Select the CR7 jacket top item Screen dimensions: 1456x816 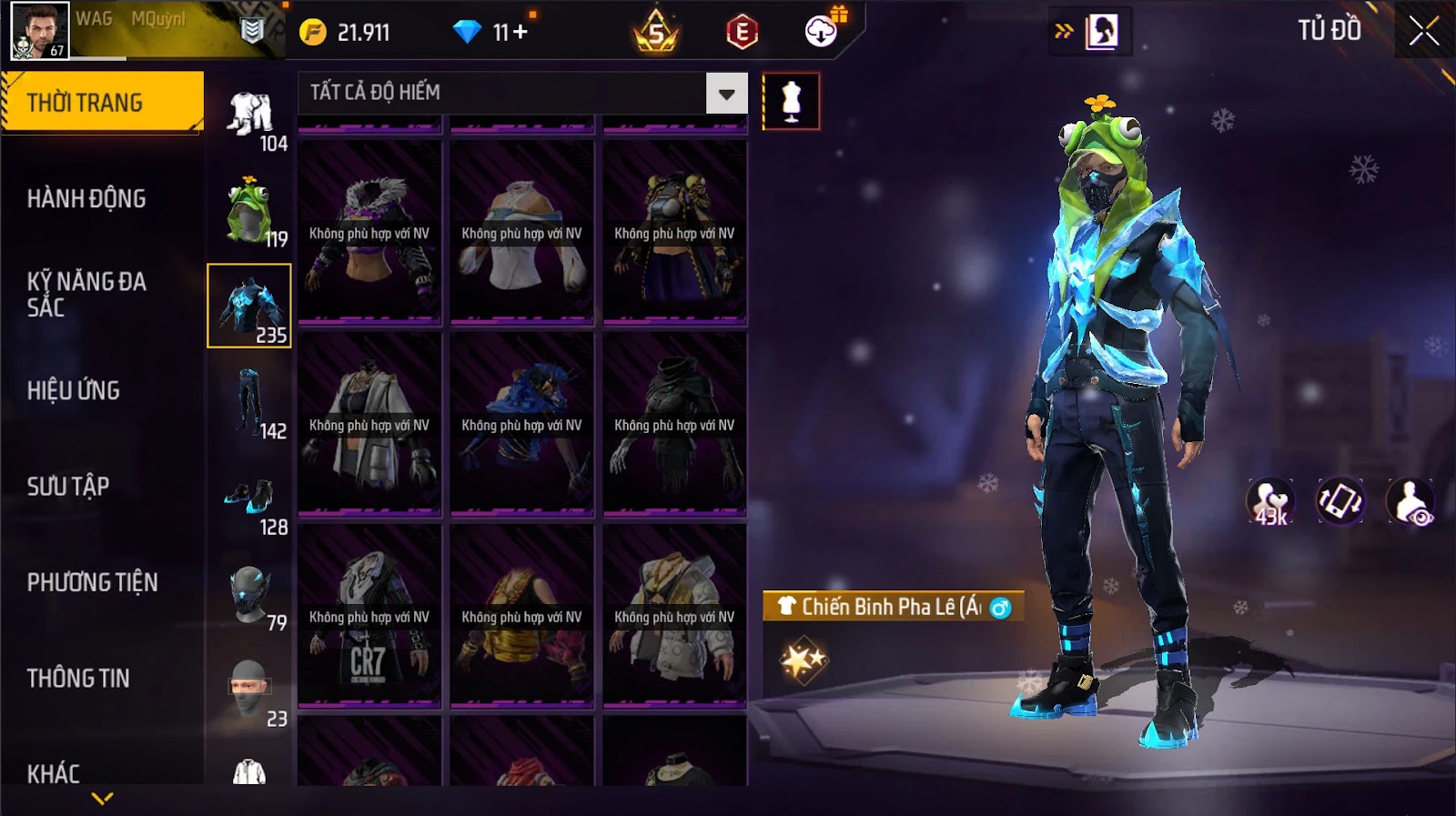pyautogui.click(x=369, y=616)
